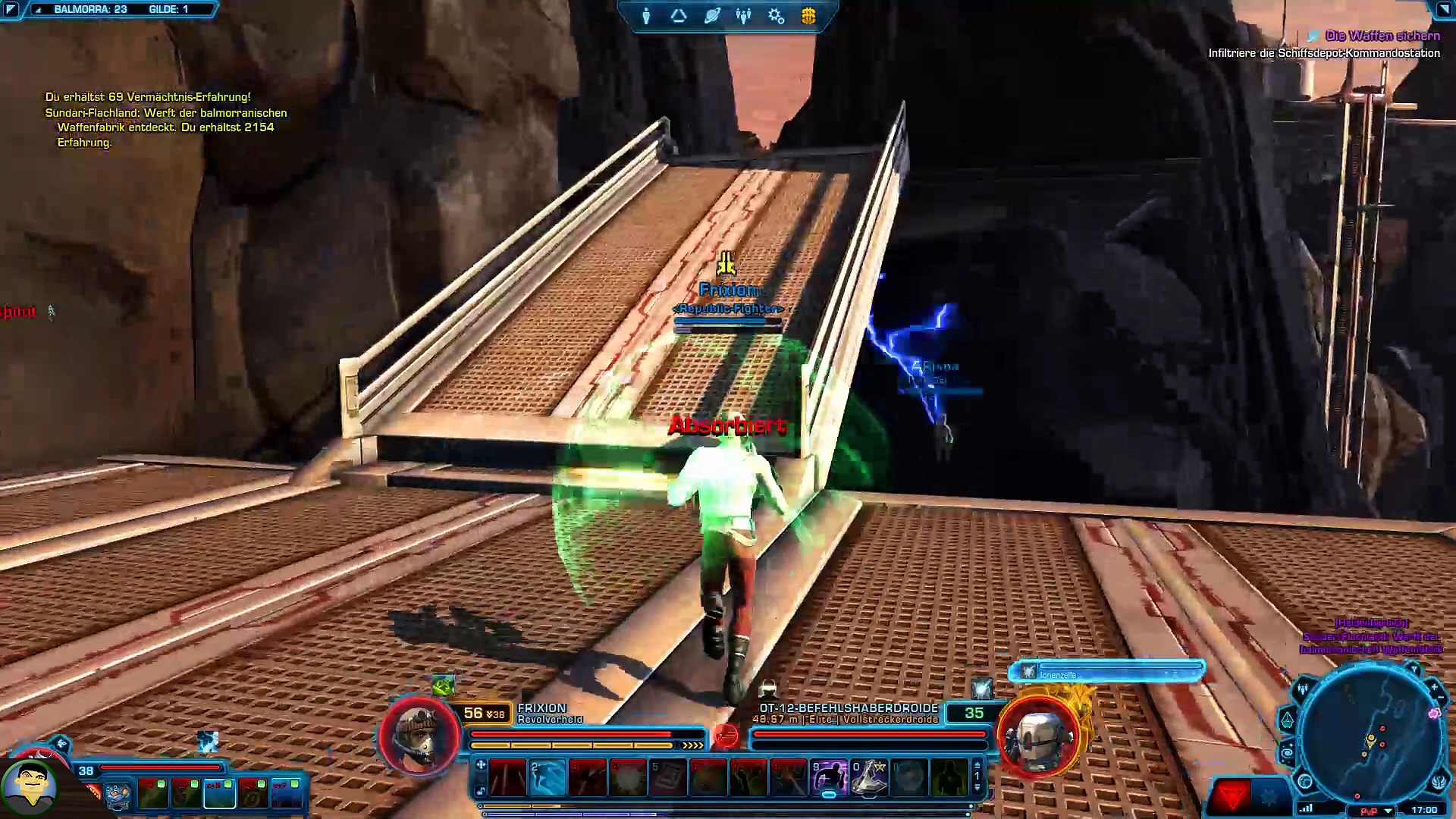Screen dimensions: 1456x819
Task: Open the PvP dropdown below minimap
Action: tap(1388, 811)
